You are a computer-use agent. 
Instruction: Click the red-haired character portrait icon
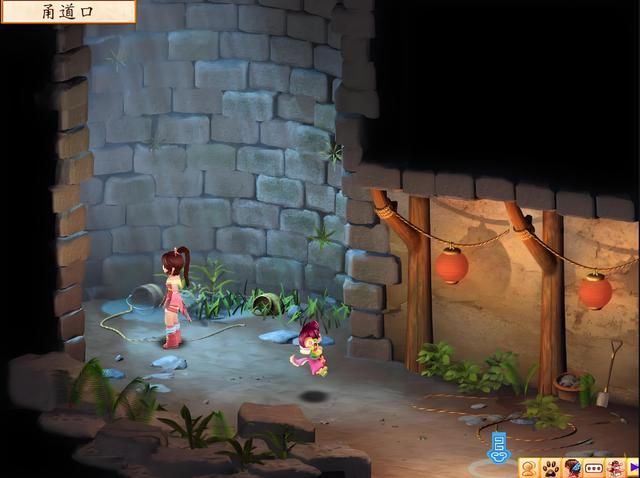tap(572, 468)
